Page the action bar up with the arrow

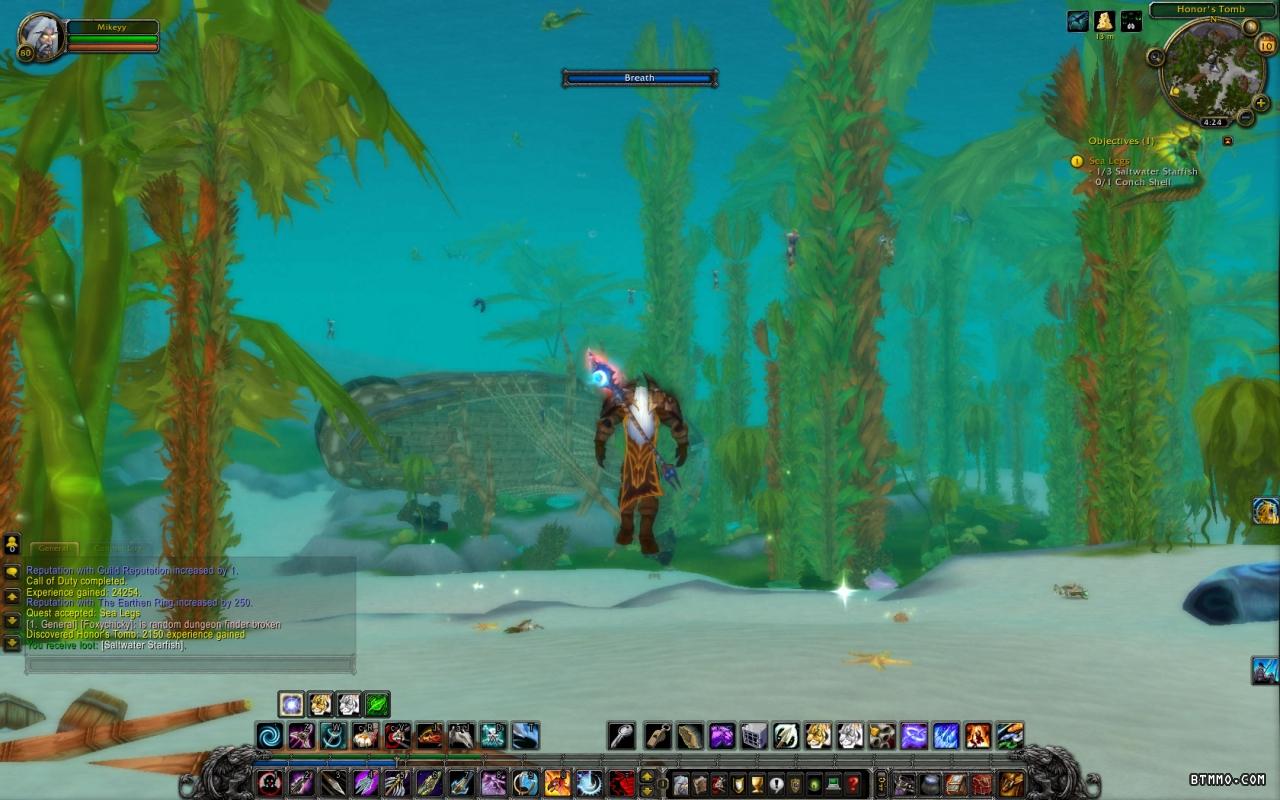[x=647, y=776]
